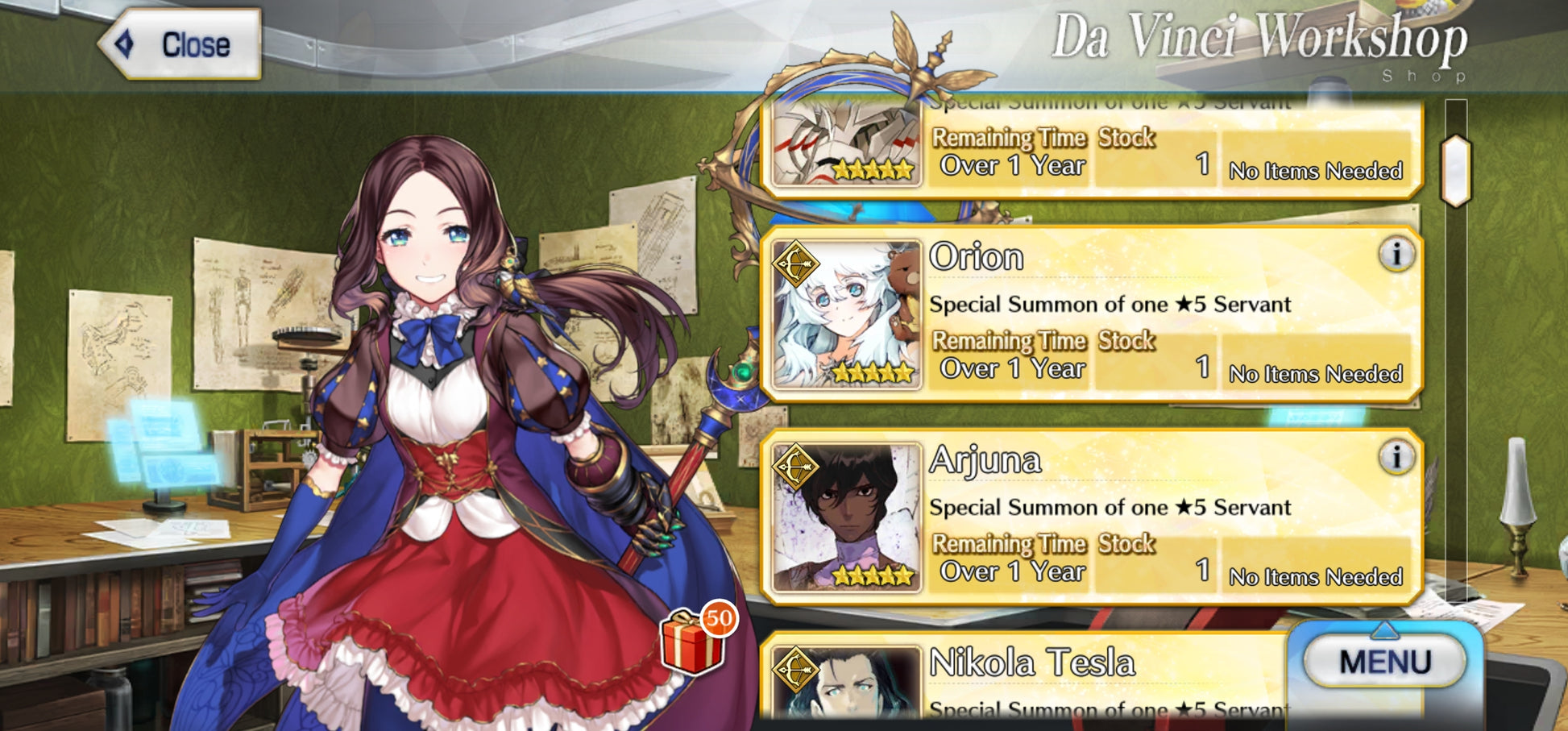Tap Orion's servant portrait thumbnail

[846, 314]
